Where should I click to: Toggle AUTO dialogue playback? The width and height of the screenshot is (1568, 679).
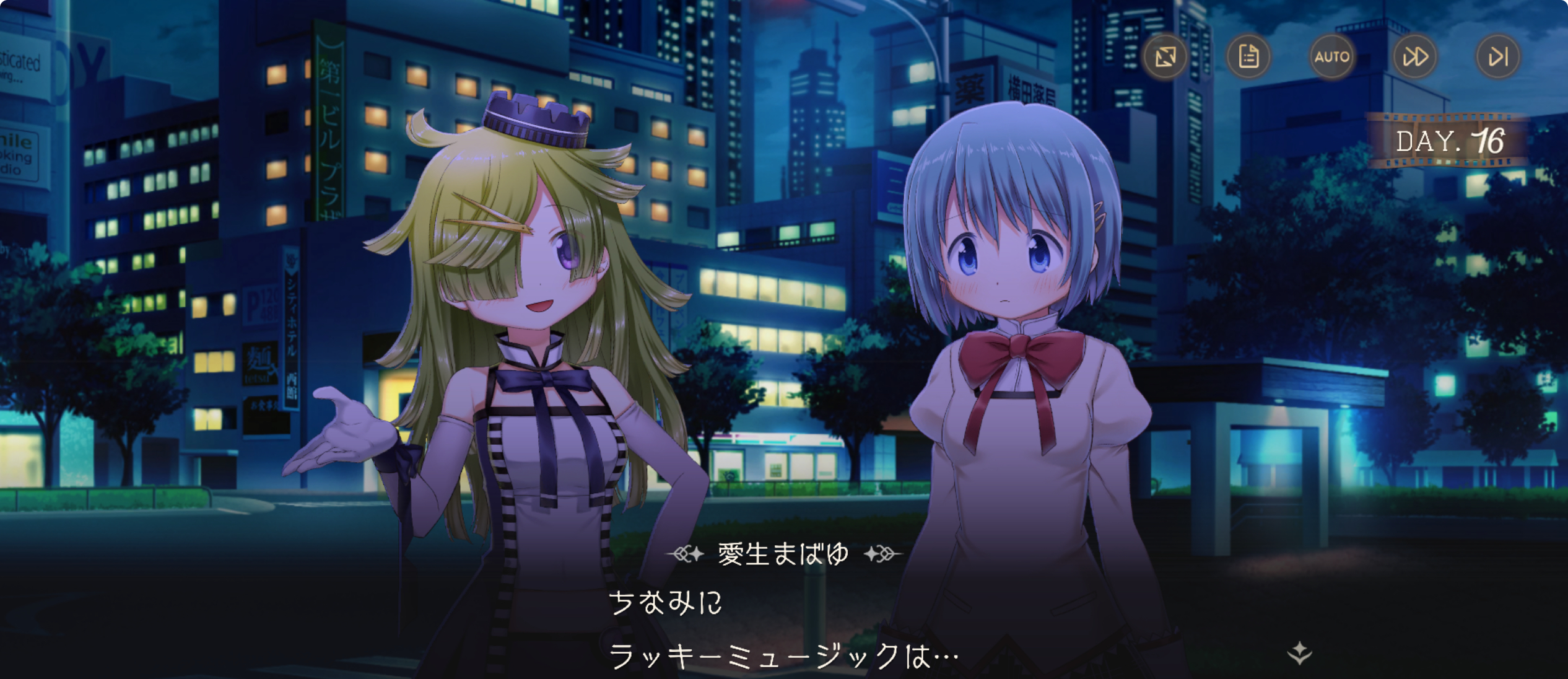(x=1331, y=57)
